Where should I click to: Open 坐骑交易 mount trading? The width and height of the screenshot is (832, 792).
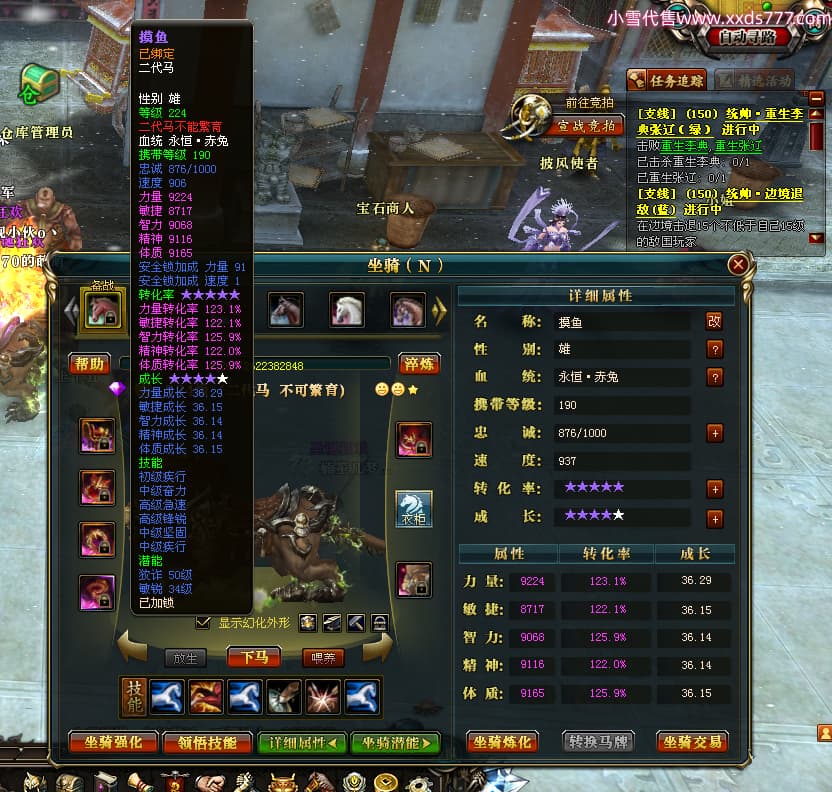point(691,742)
